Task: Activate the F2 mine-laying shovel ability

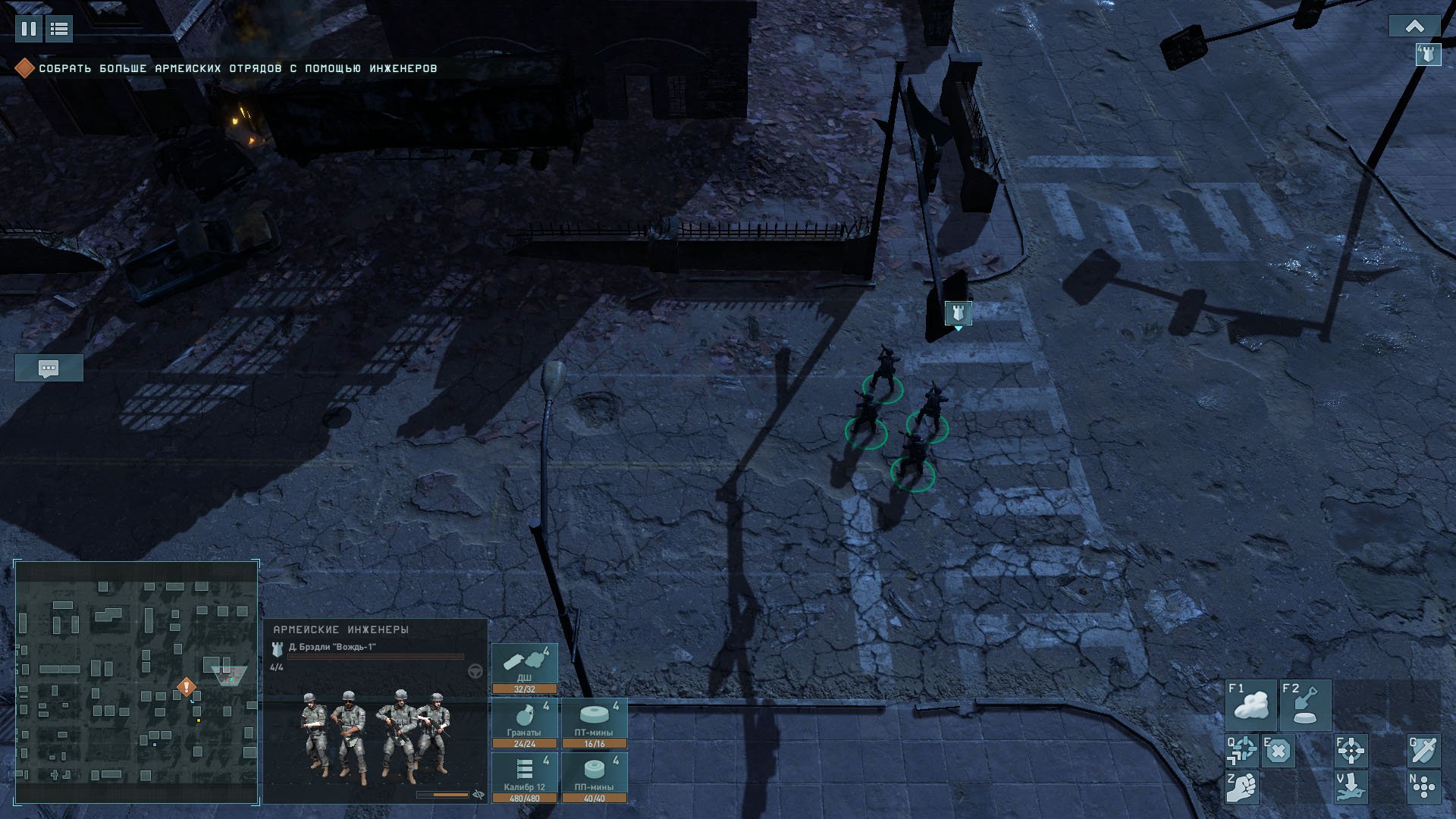Action: (x=1305, y=704)
